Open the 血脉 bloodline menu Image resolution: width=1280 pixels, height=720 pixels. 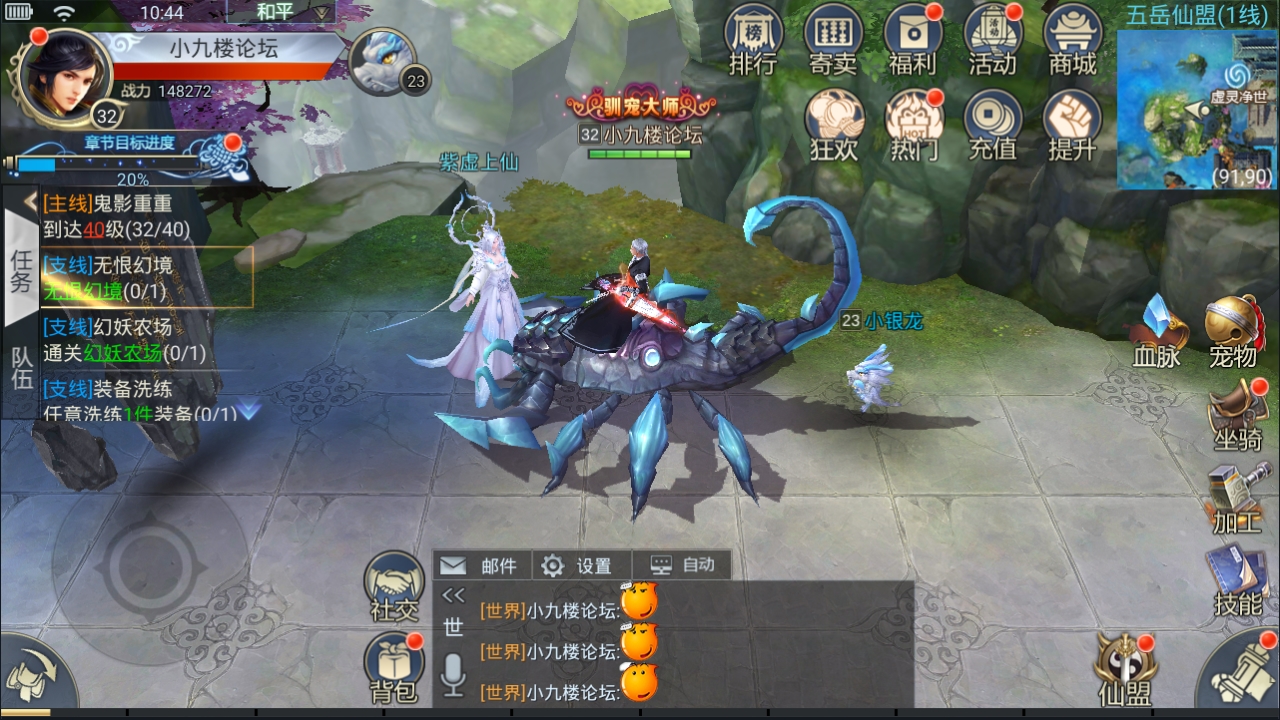(x=1157, y=332)
